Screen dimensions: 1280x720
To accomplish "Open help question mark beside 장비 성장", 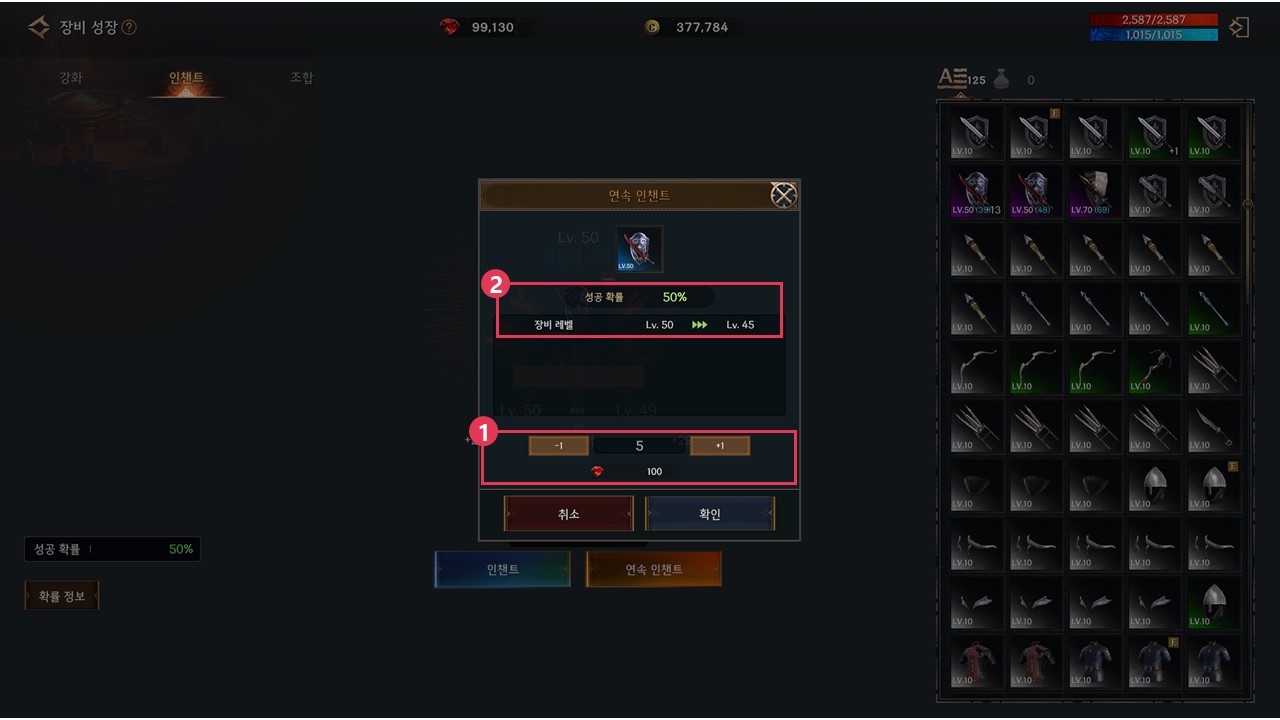I will click(129, 28).
